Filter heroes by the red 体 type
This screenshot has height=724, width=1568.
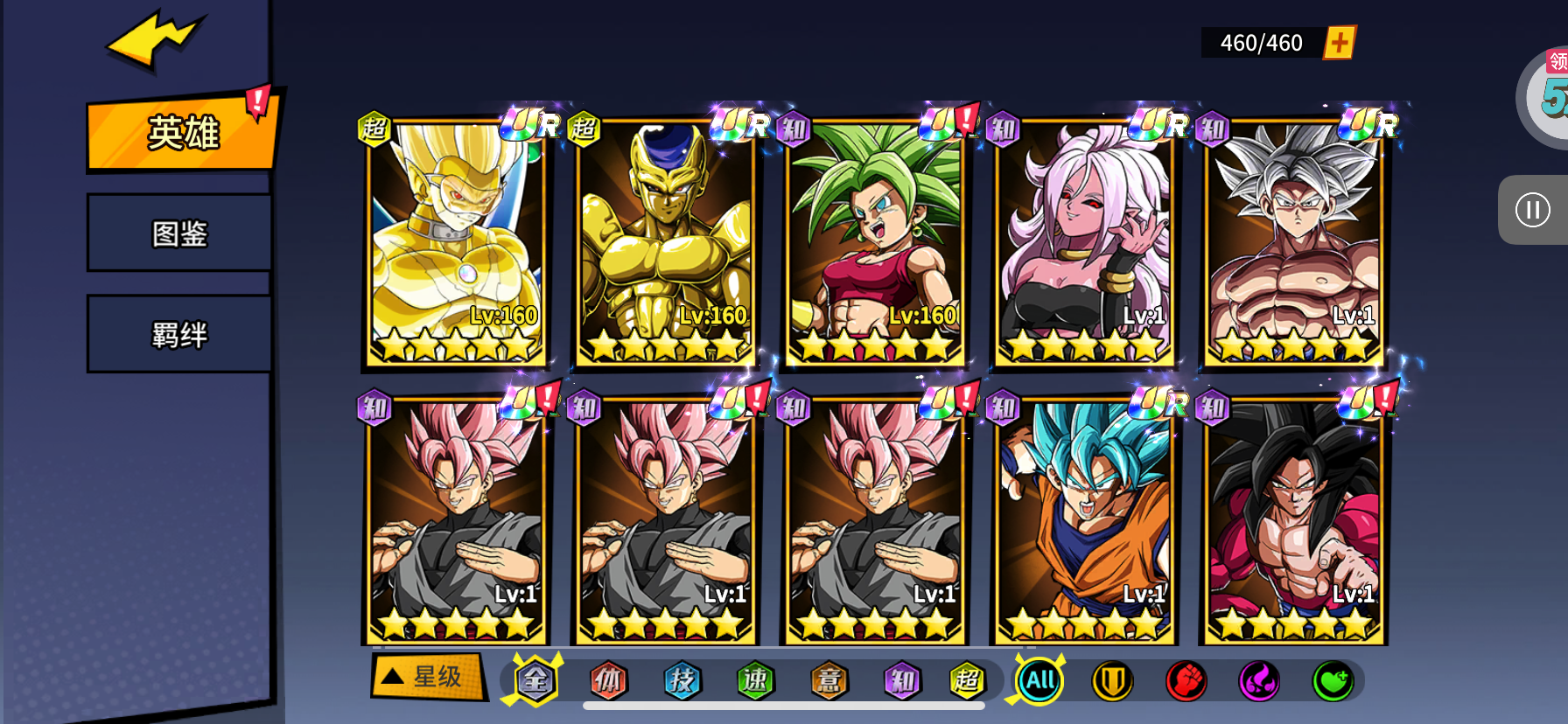click(x=608, y=680)
